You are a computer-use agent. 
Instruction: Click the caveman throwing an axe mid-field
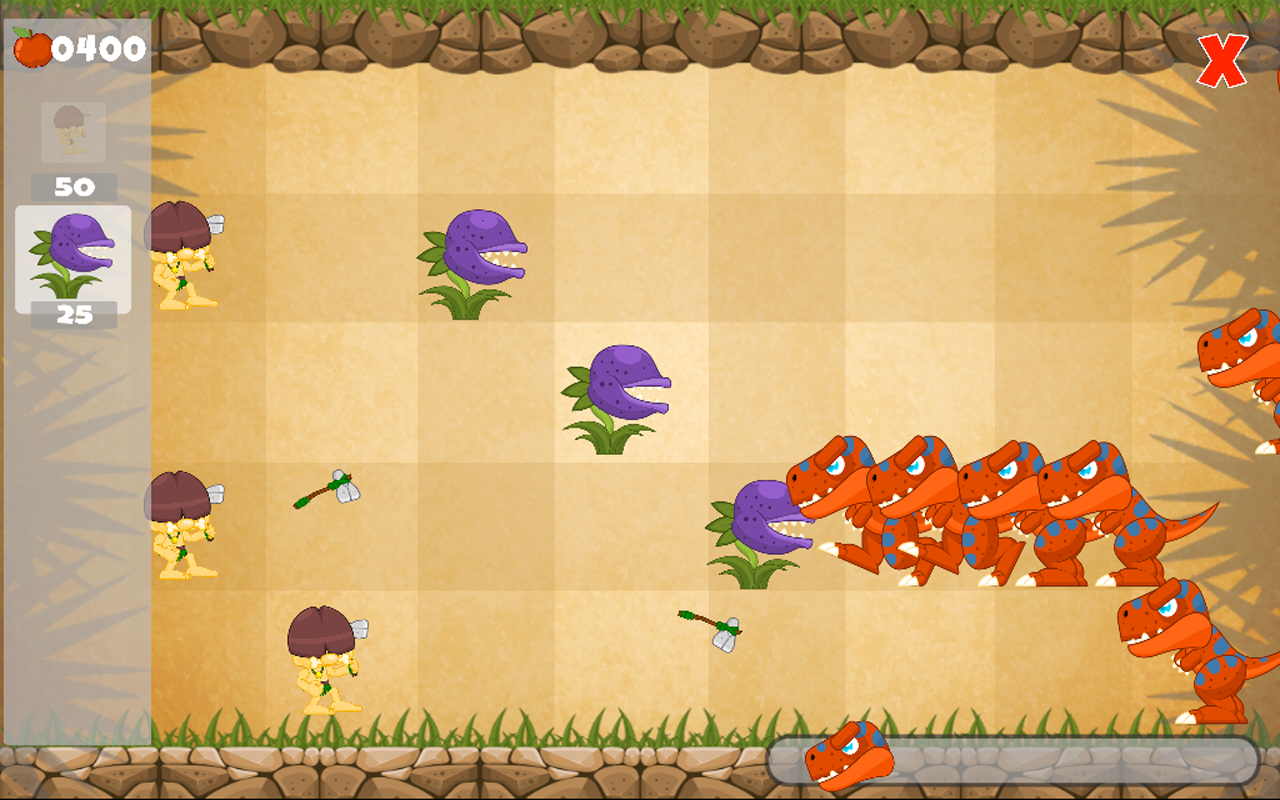185,525
